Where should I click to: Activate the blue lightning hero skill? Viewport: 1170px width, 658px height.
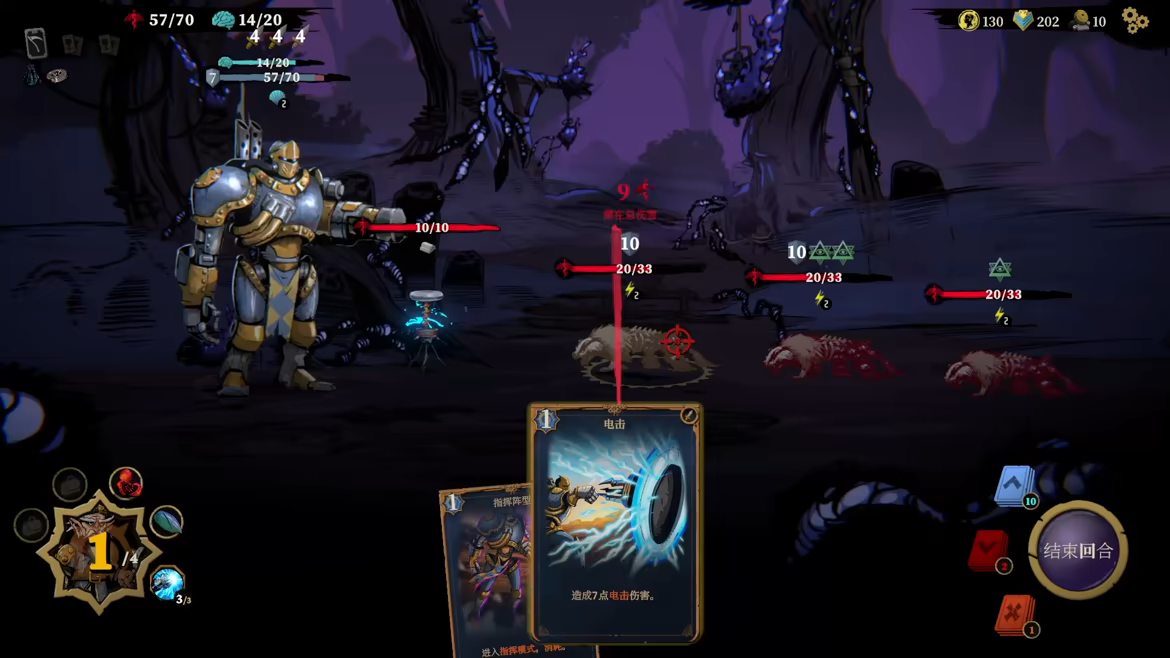pos(167,583)
